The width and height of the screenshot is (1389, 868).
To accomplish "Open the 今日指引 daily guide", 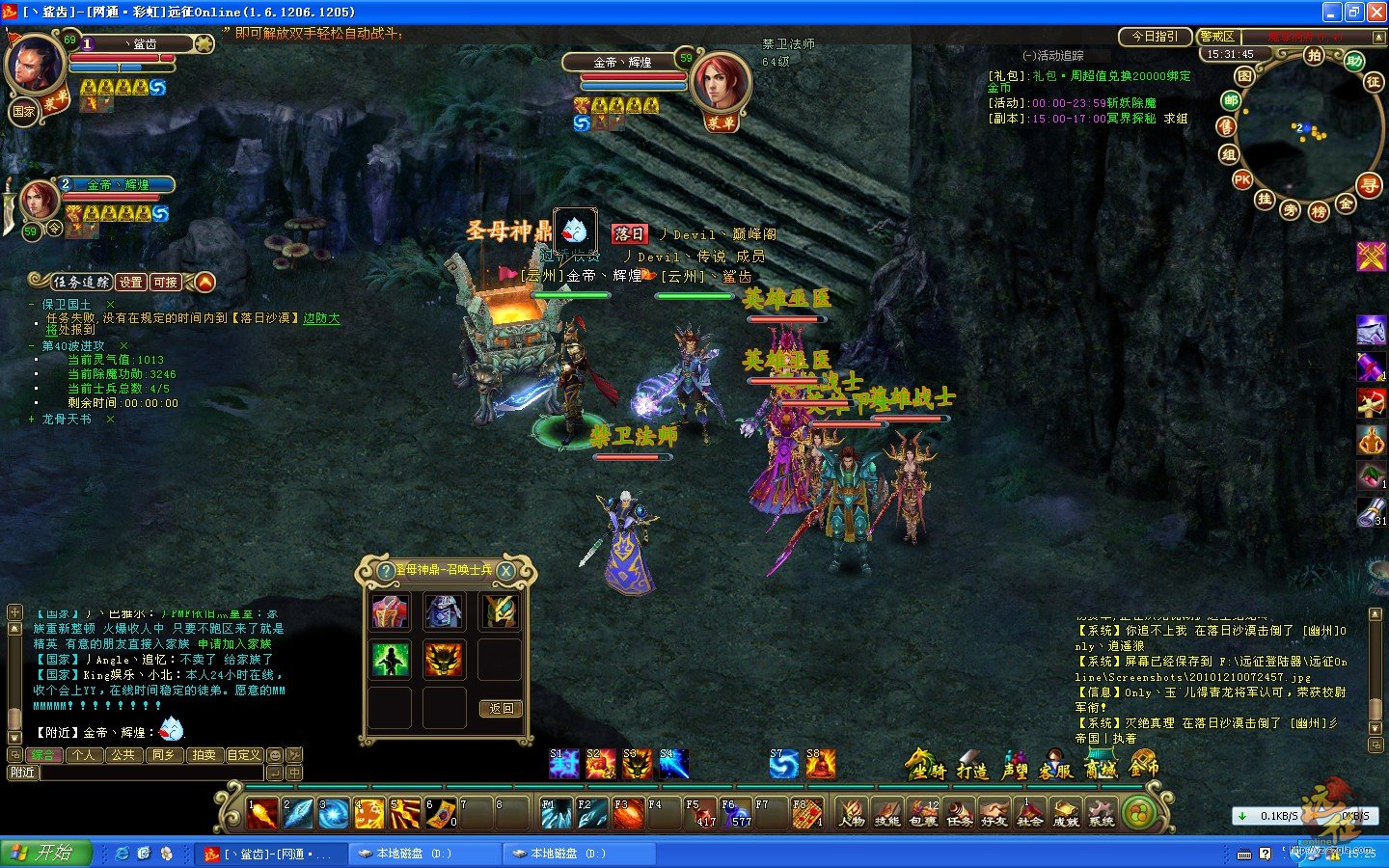I will pyautogui.click(x=1155, y=37).
